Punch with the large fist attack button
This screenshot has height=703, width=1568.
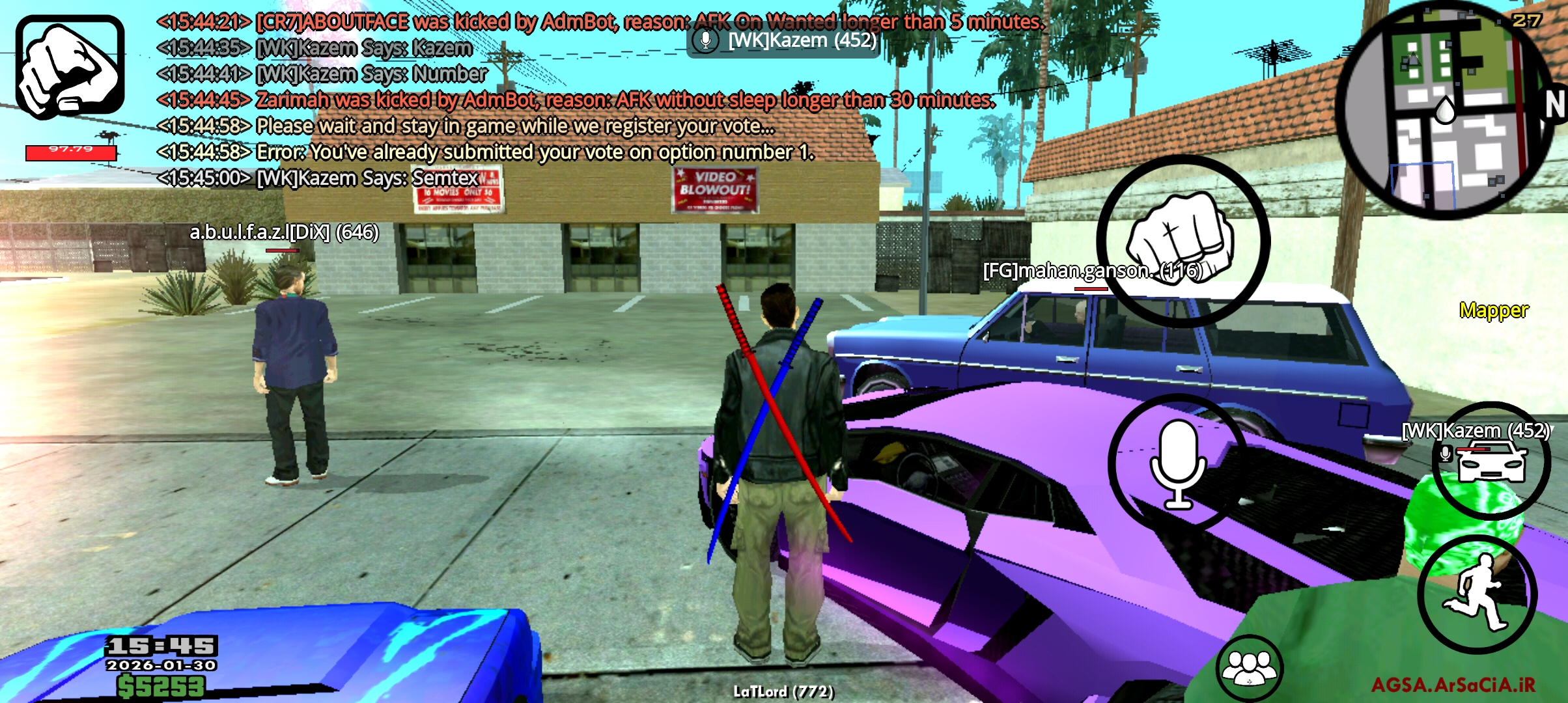(1183, 241)
